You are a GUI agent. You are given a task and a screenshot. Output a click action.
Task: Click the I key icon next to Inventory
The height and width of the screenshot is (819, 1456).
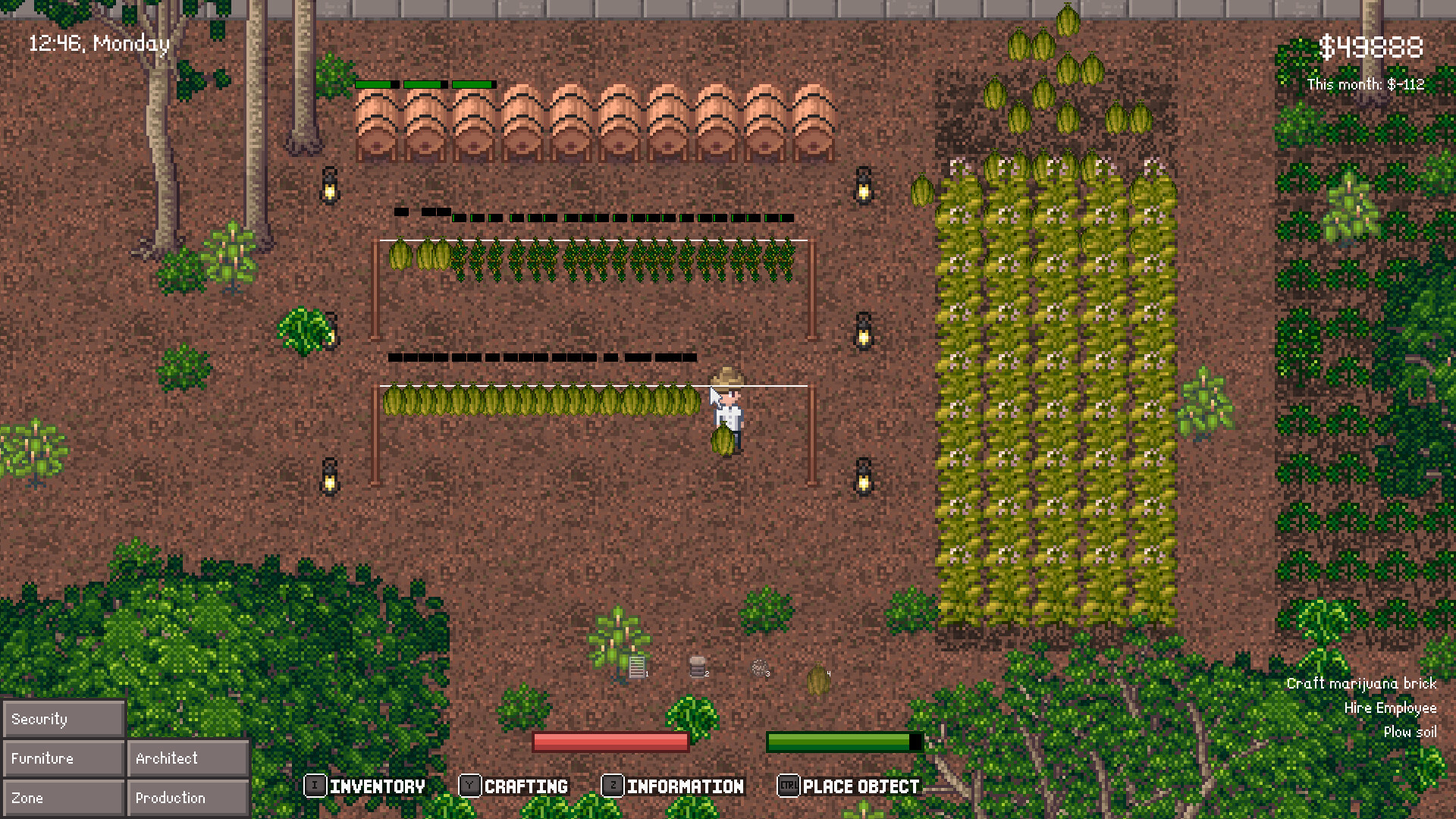[x=314, y=786]
